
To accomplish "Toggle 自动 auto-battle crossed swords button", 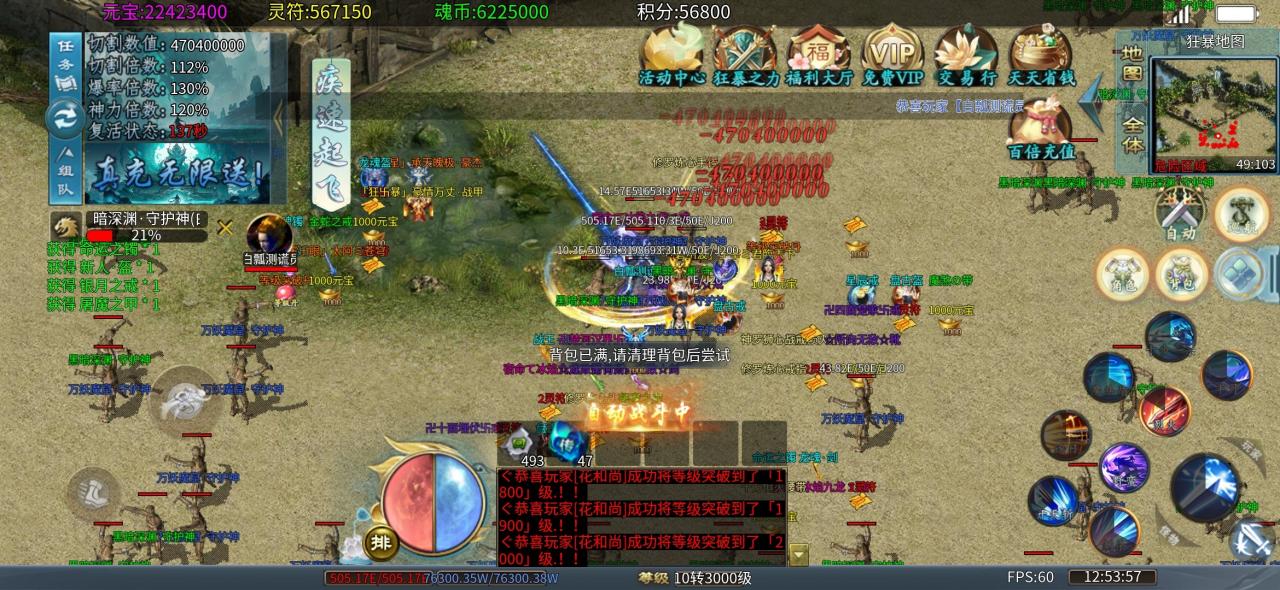I will tap(1180, 213).
